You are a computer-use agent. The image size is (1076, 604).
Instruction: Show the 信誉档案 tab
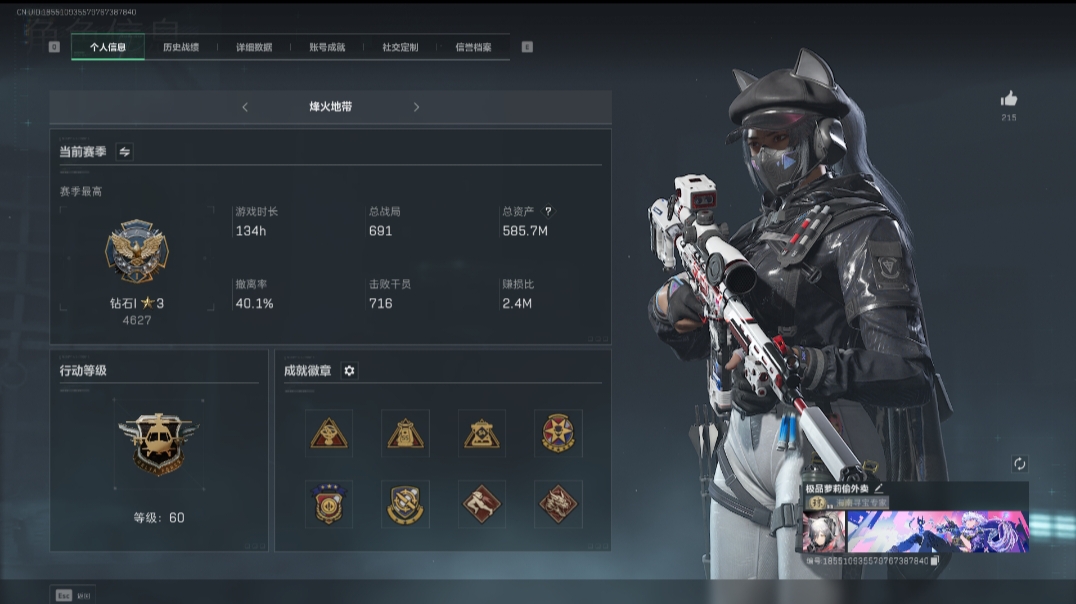click(x=473, y=47)
